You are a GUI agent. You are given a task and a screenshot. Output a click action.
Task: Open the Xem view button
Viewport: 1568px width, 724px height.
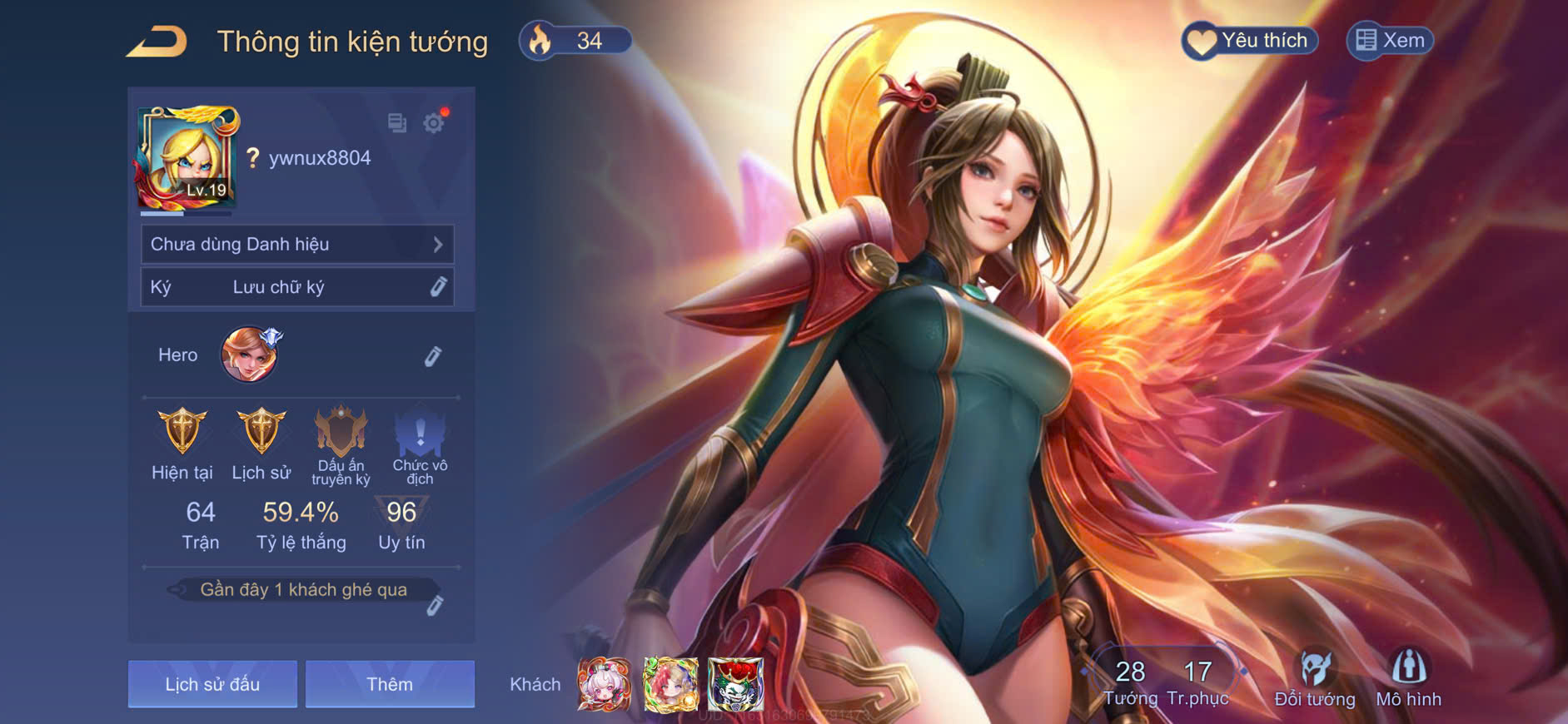[1390, 41]
